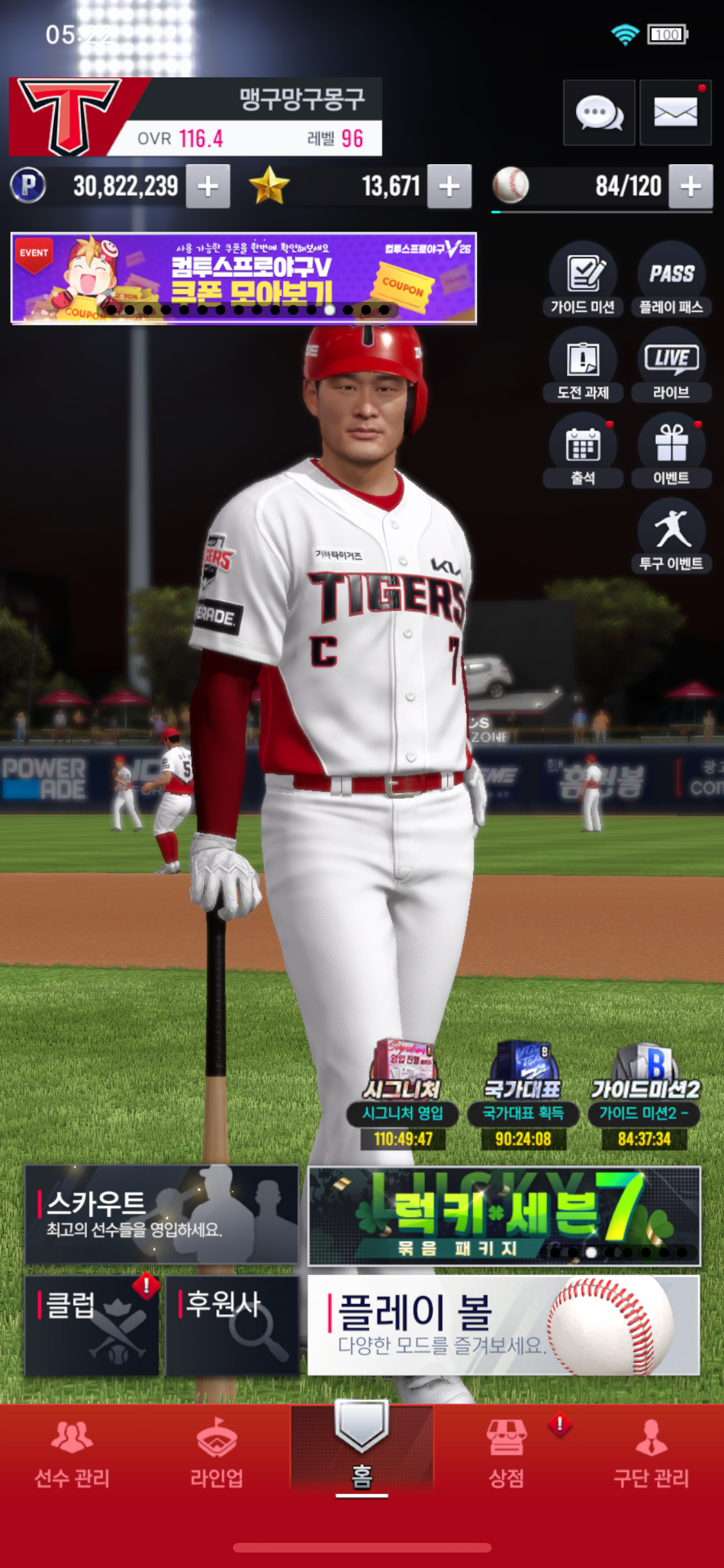This screenshot has height=1568, width=724.
Task: Switch to the 상점 shop tab
Action: (x=506, y=1456)
